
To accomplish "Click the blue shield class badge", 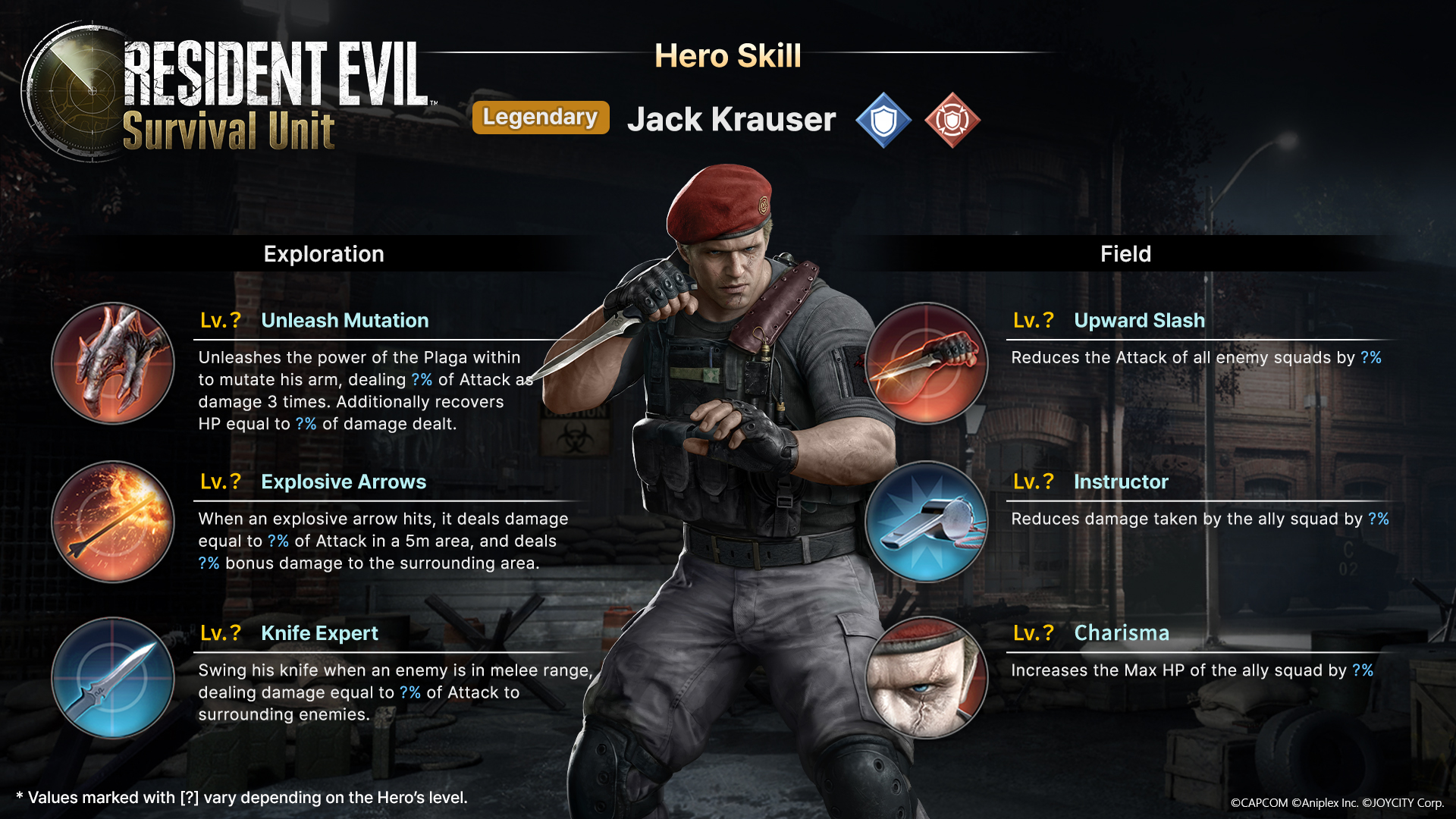I will coord(883,120).
